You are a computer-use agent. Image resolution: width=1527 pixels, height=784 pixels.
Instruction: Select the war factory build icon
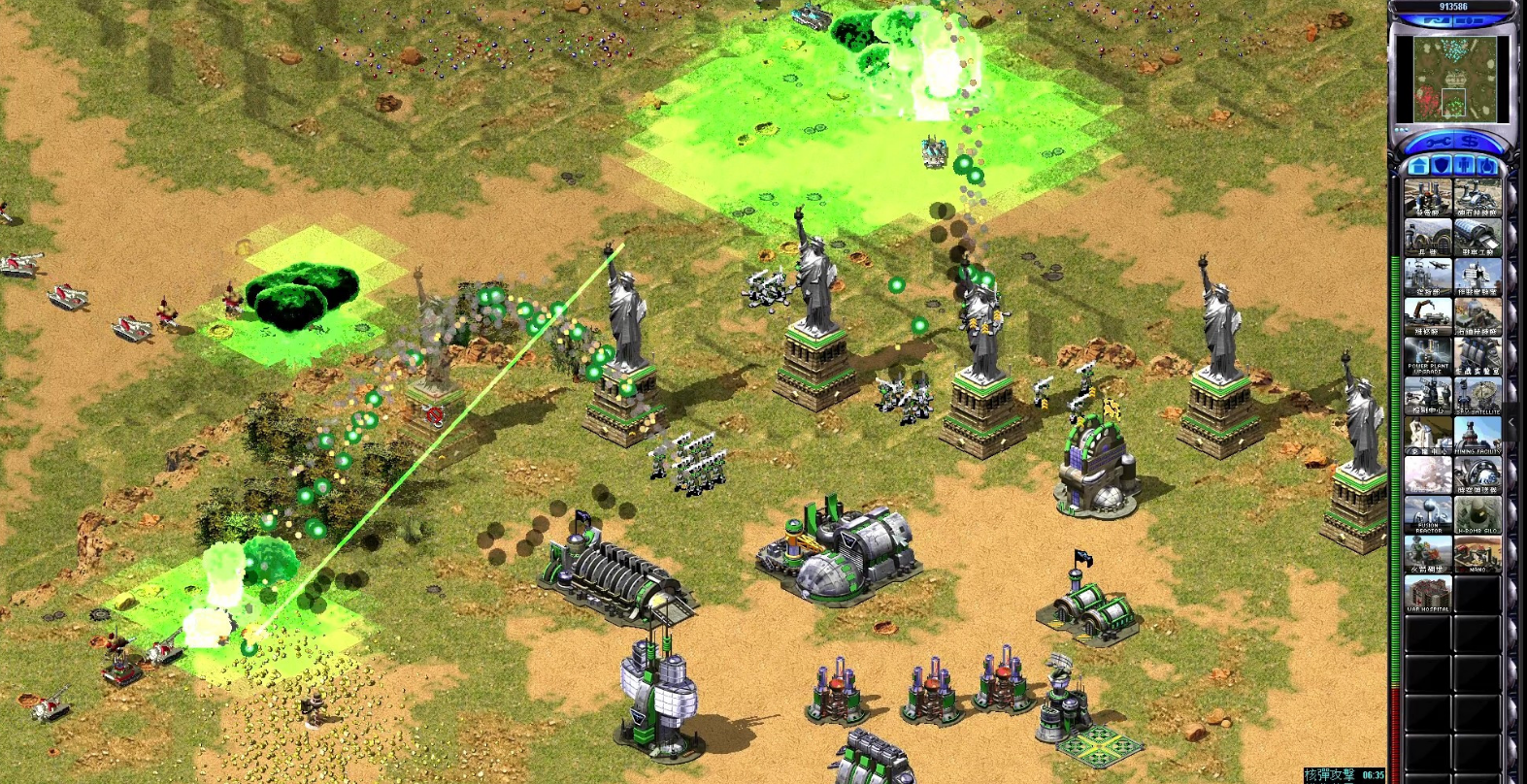tap(1477, 236)
